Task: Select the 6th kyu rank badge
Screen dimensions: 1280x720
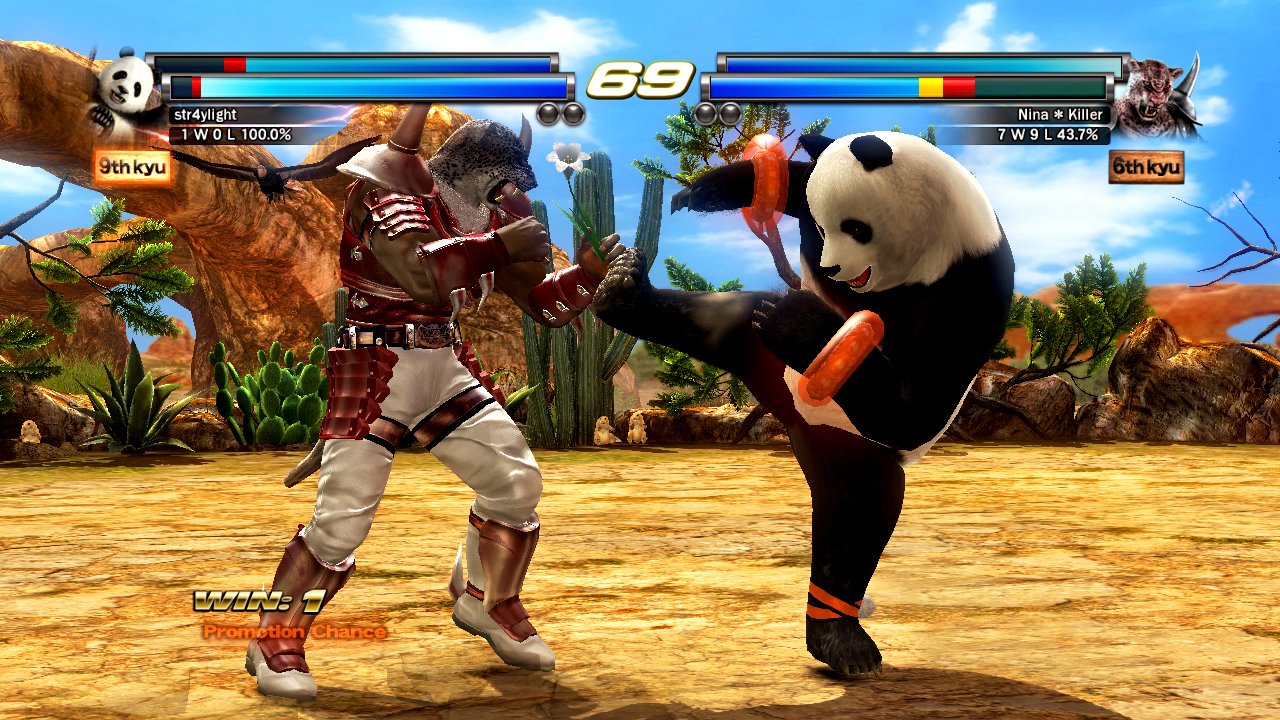Action: (x=1146, y=167)
